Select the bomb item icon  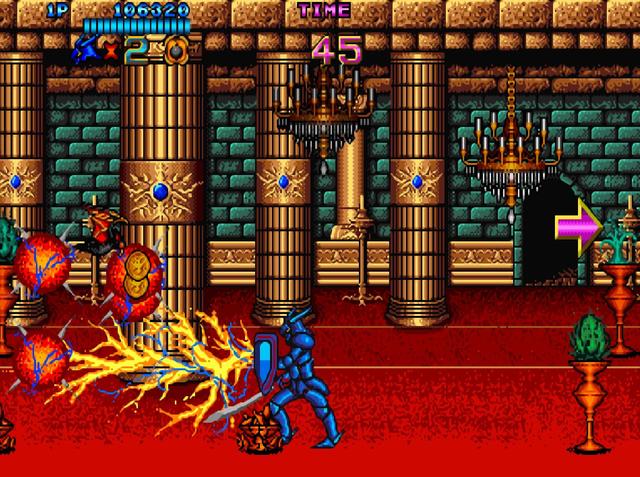click(x=175, y=48)
